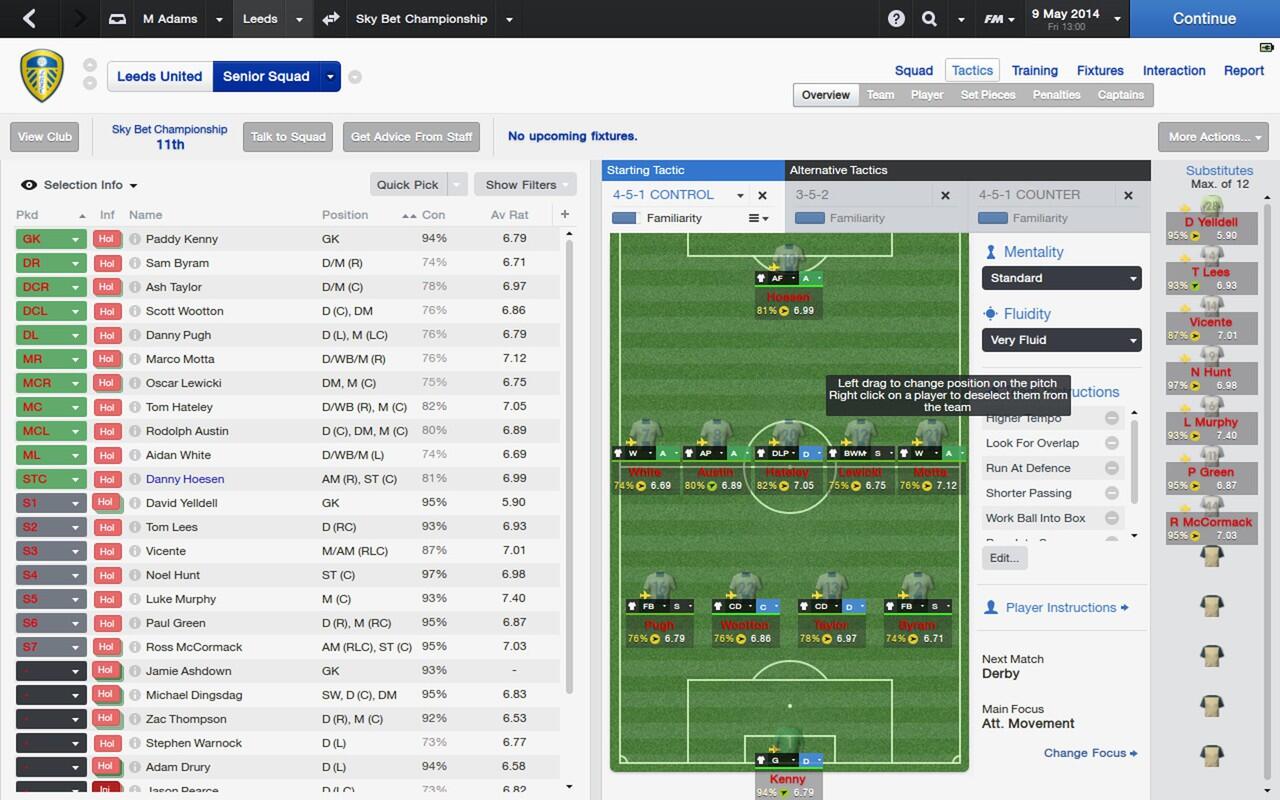Open the Fluidity dropdown set to Very Fluid
Viewport: 1280px width, 800px height.
tap(1061, 340)
